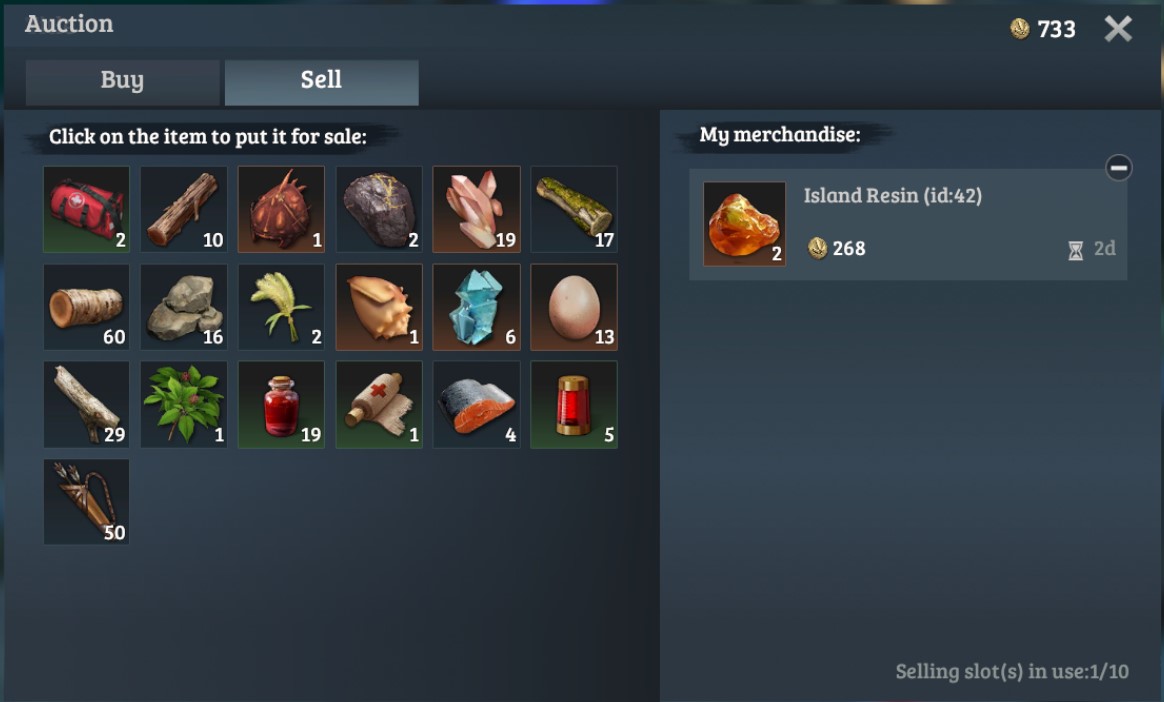This screenshot has width=1164, height=702.
Task: Sell the raw salmon fish slice
Action: tap(476, 404)
